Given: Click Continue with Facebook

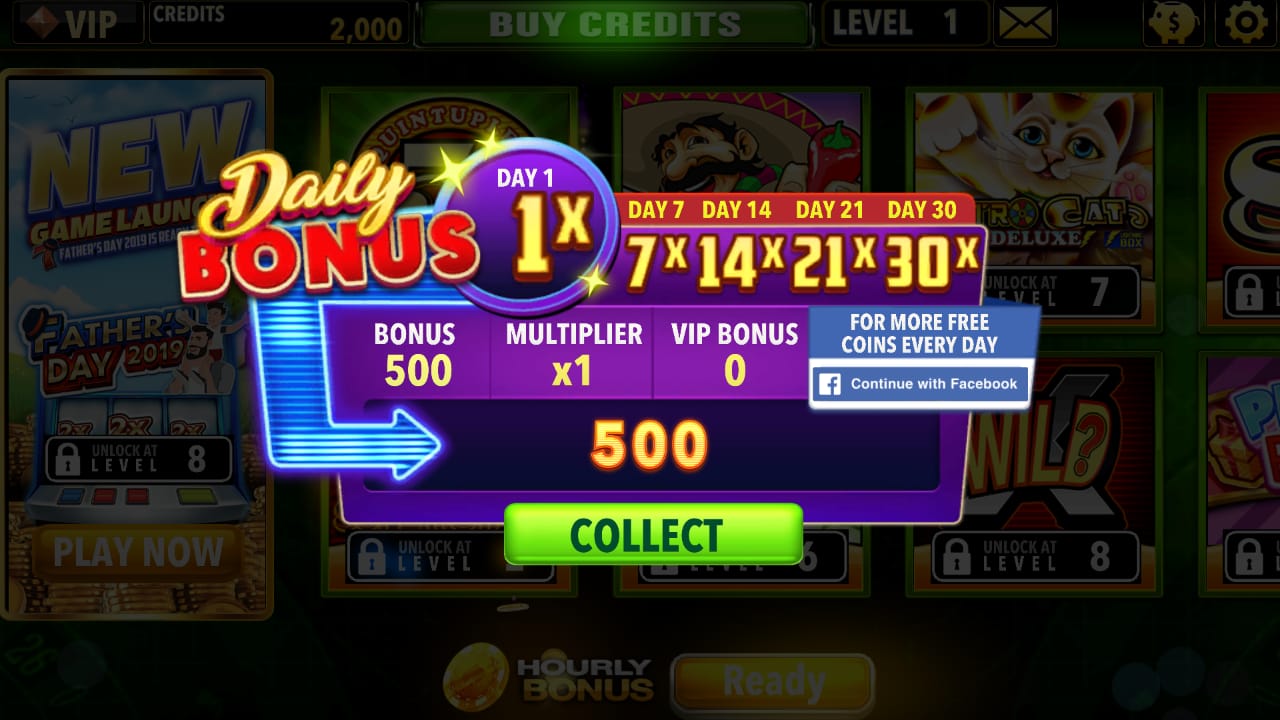Looking at the screenshot, I should tap(919, 384).
